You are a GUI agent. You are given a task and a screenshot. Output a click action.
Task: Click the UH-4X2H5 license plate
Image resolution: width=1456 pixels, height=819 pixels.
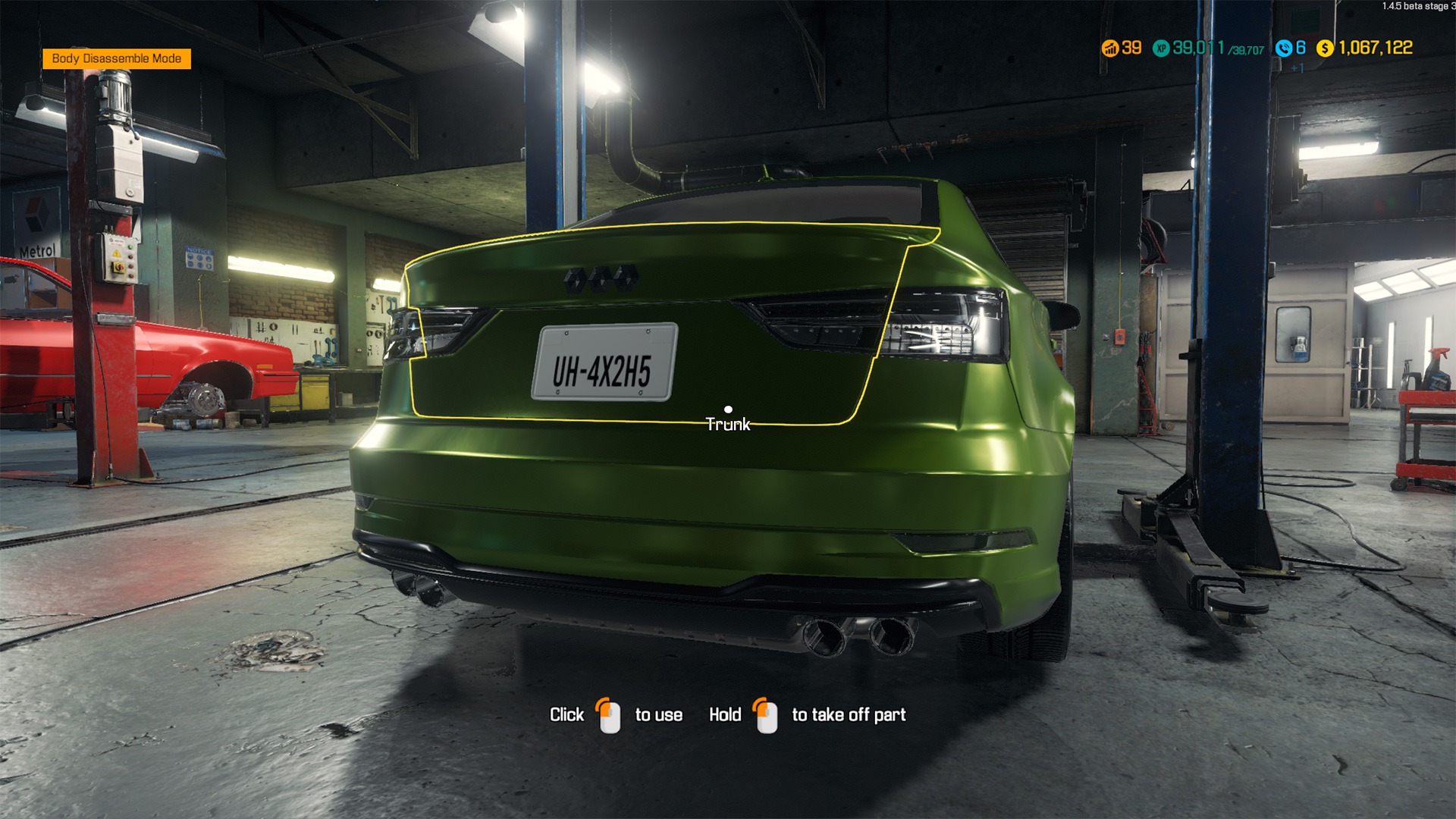tap(605, 362)
